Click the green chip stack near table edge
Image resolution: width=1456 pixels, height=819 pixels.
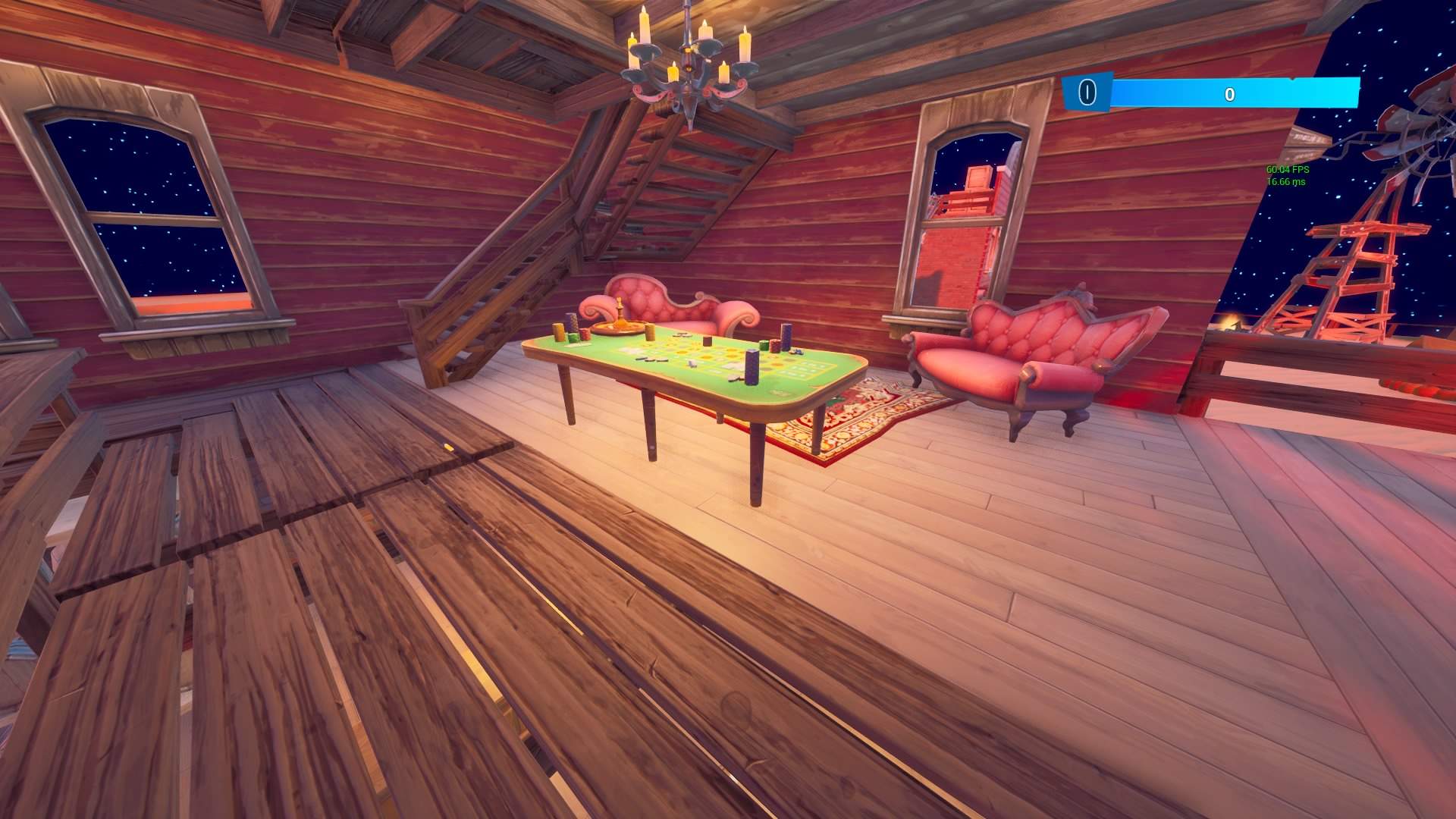pyautogui.click(x=573, y=337)
